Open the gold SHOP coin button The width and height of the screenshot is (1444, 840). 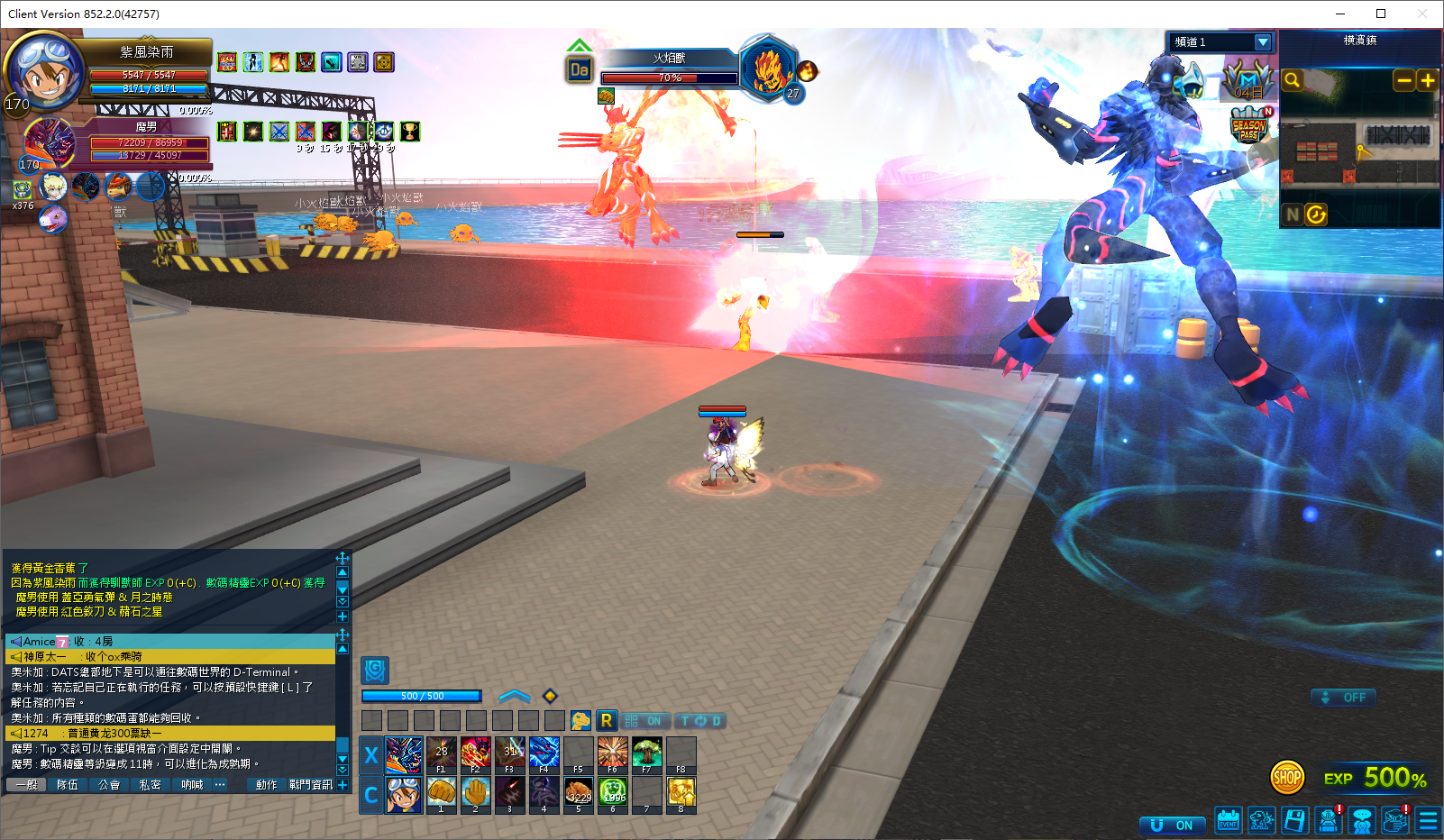[x=1287, y=777]
